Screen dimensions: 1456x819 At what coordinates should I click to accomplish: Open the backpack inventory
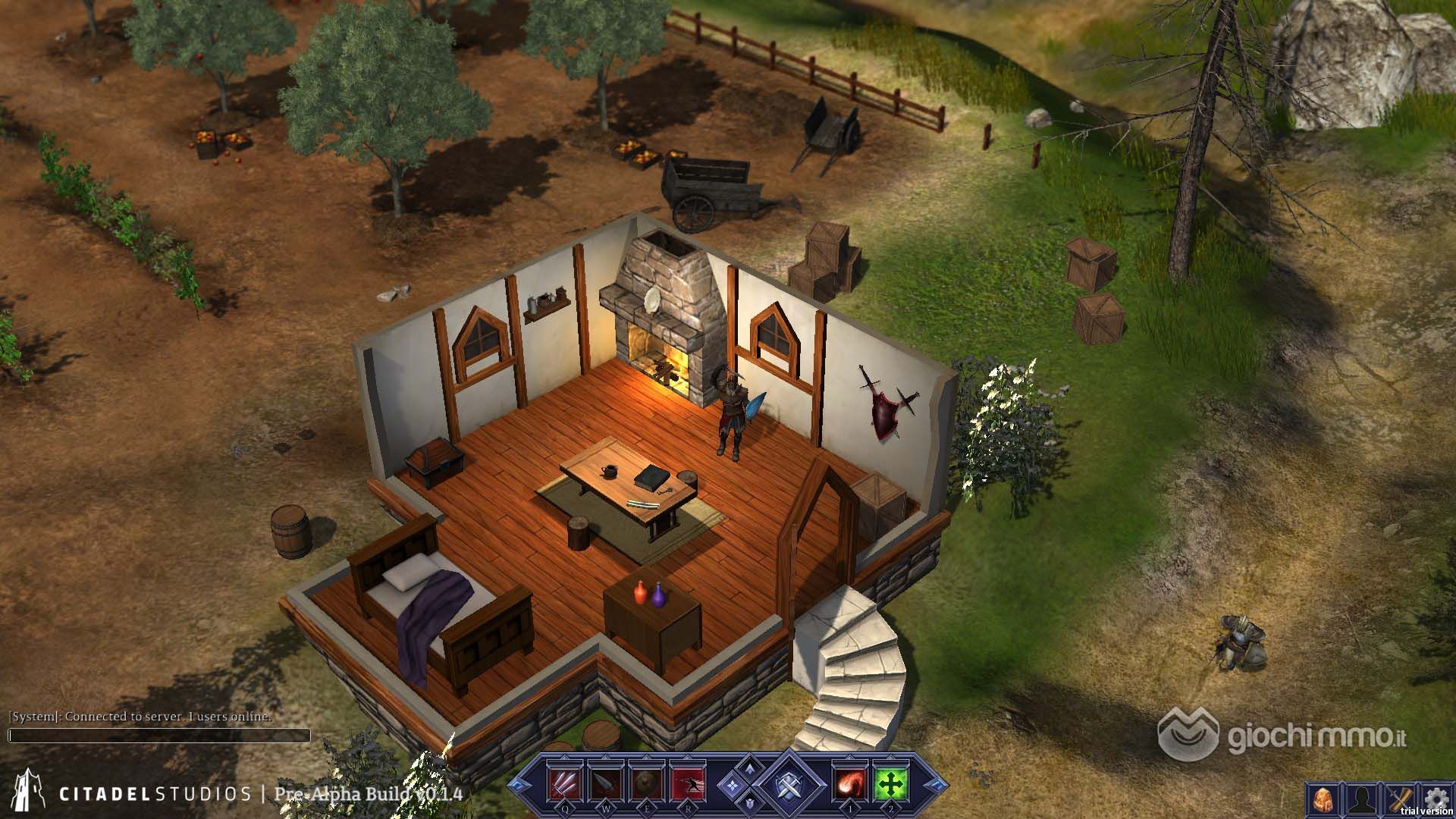[x=1323, y=801]
